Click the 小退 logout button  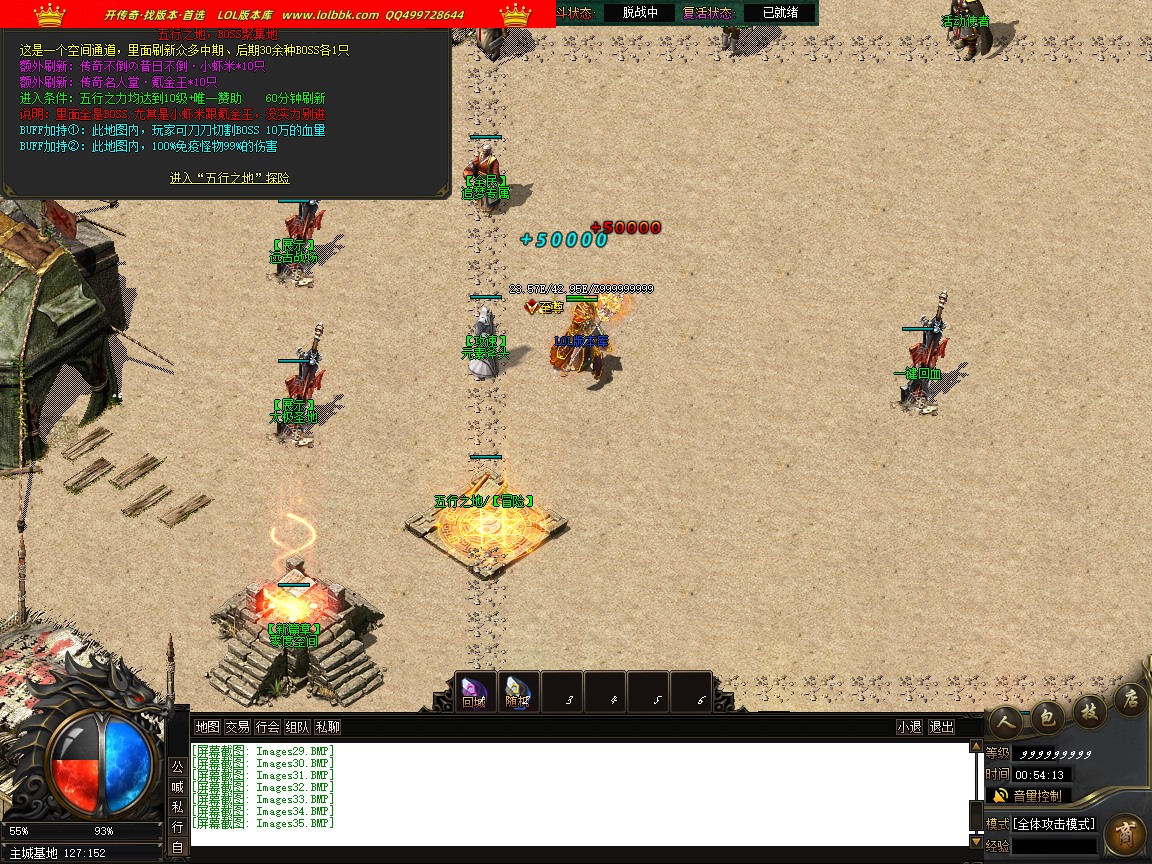coord(909,727)
